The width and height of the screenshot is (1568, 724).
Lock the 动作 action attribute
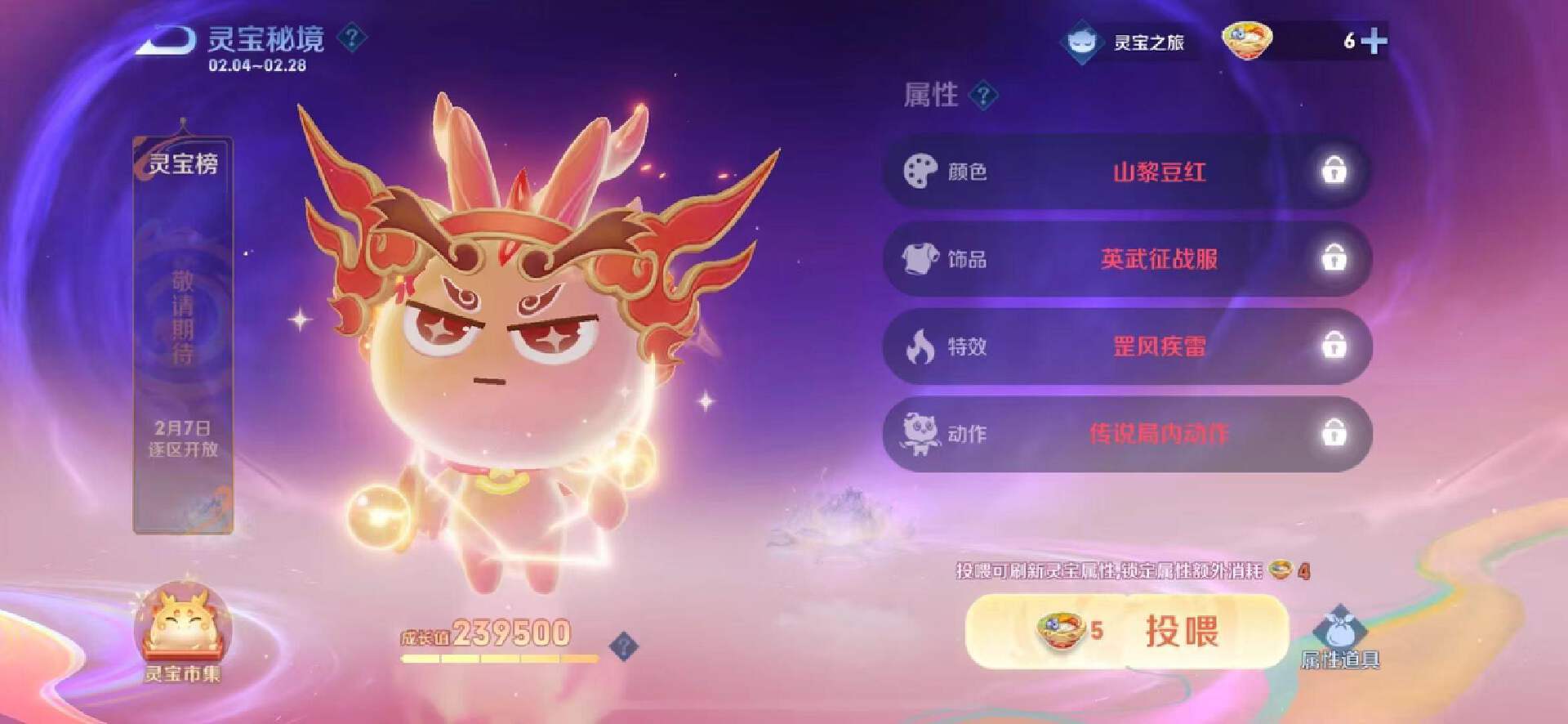coord(1334,433)
